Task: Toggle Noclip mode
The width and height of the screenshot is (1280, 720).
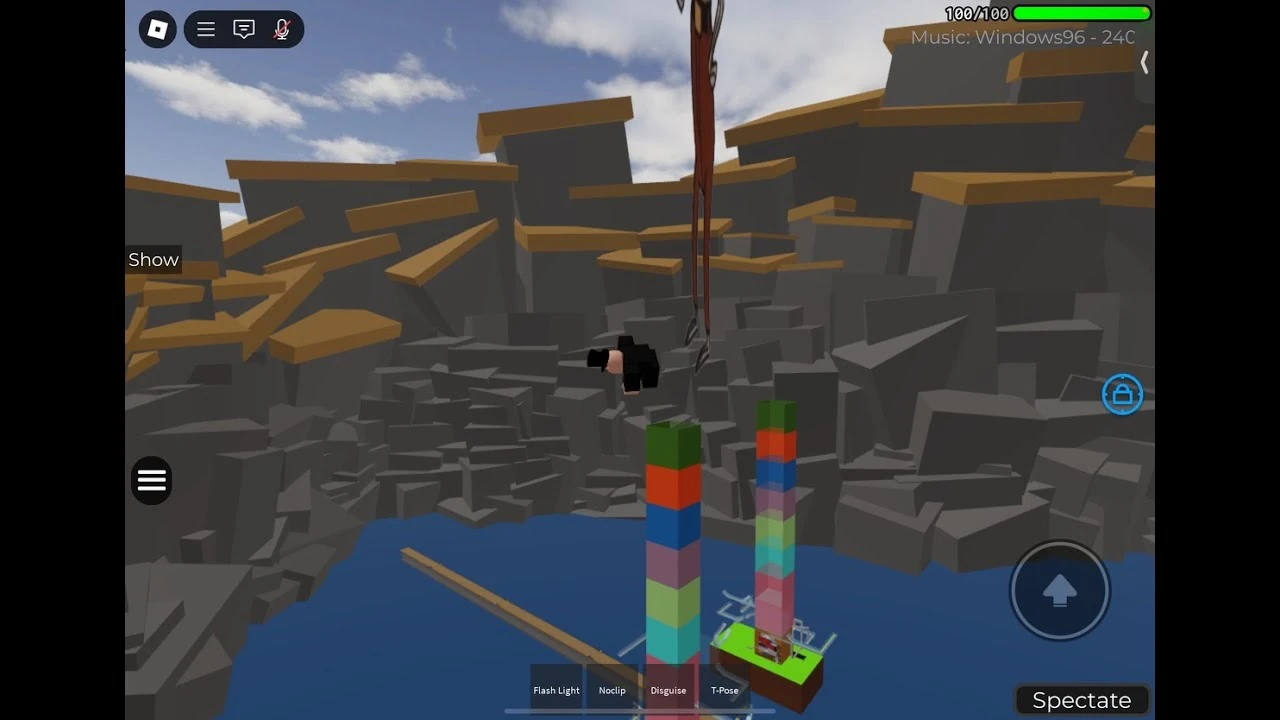Action: coord(612,689)
